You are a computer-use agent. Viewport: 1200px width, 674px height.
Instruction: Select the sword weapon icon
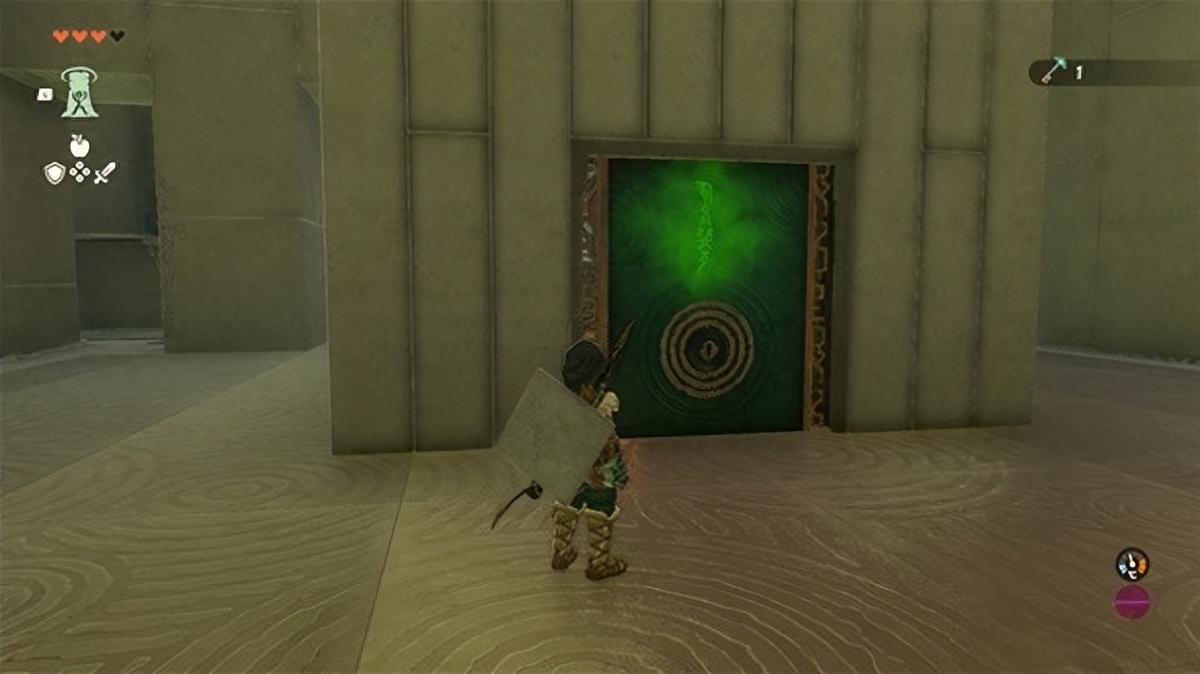coord(105,173)
